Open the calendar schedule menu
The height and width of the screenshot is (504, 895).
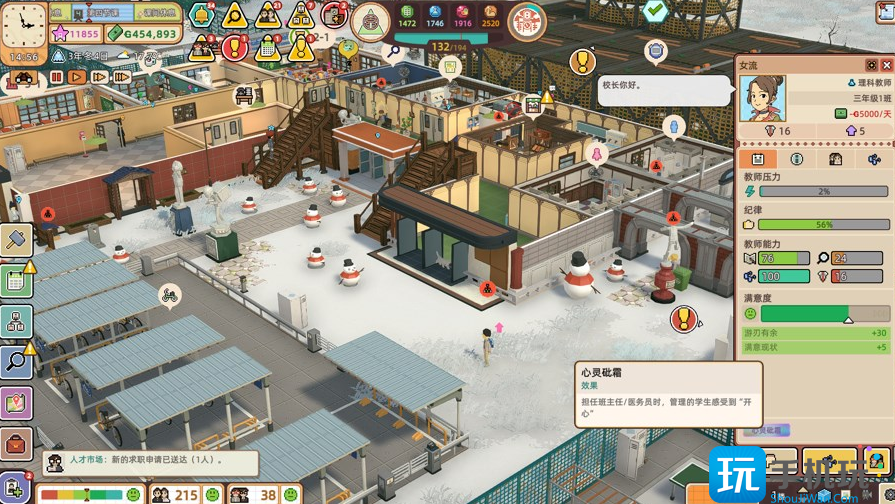[16, 281]
